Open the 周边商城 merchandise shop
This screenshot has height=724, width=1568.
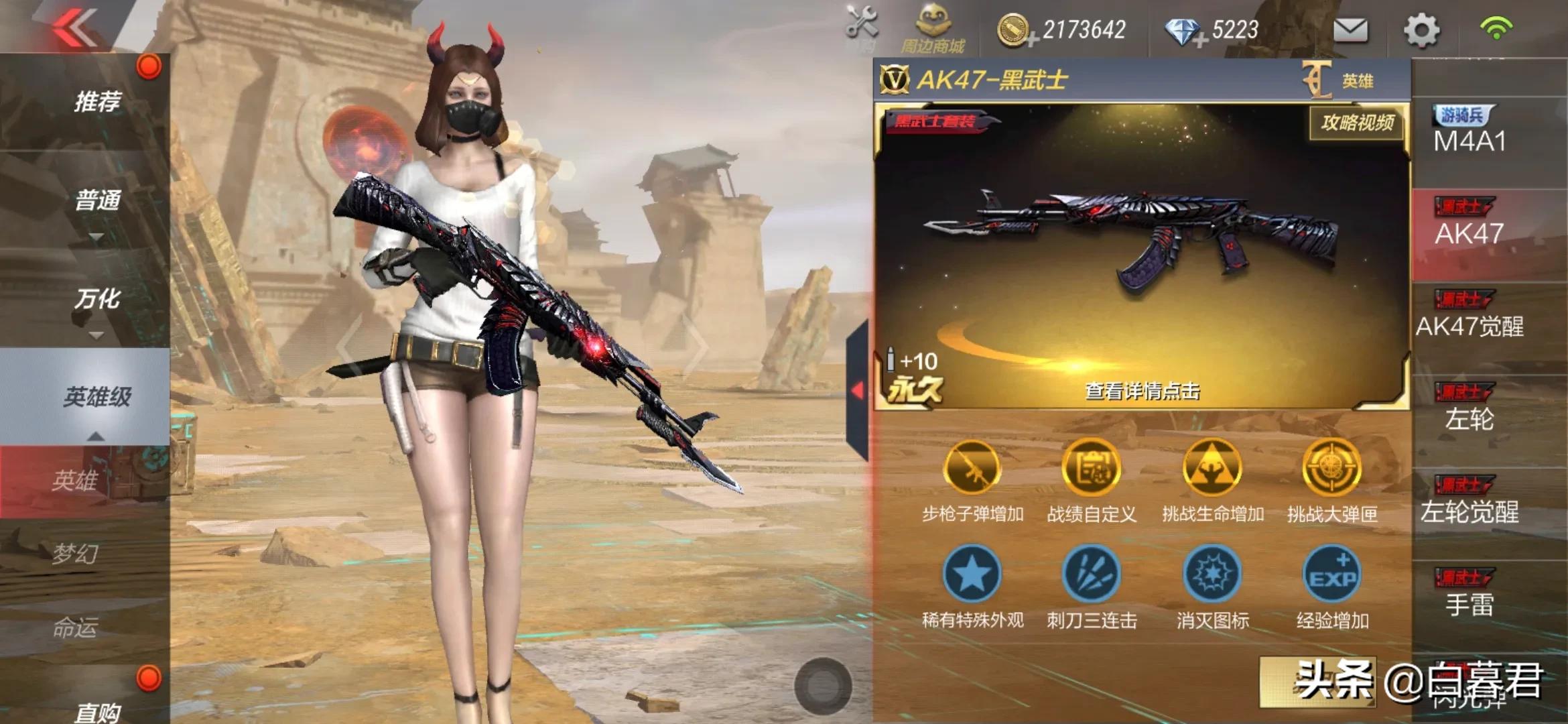tap(933, 29)
